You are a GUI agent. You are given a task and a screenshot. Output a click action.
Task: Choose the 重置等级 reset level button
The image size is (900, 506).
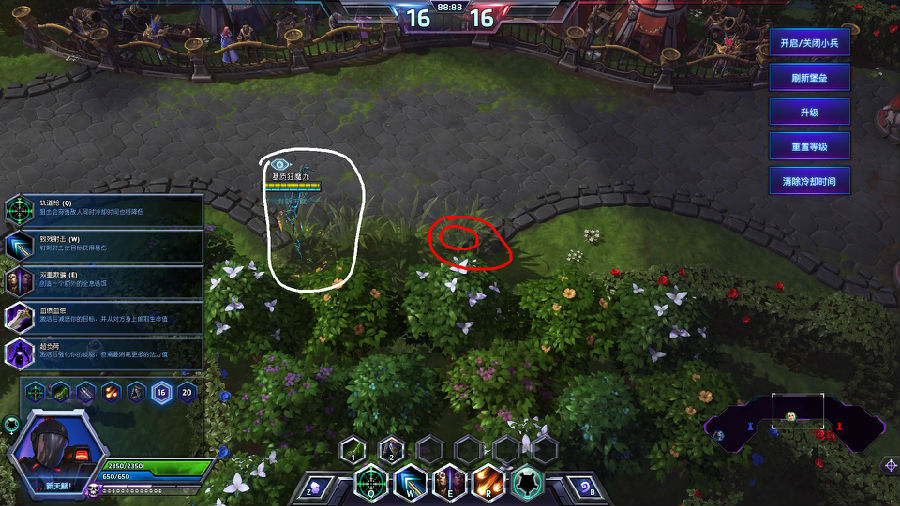coord(809,146)
